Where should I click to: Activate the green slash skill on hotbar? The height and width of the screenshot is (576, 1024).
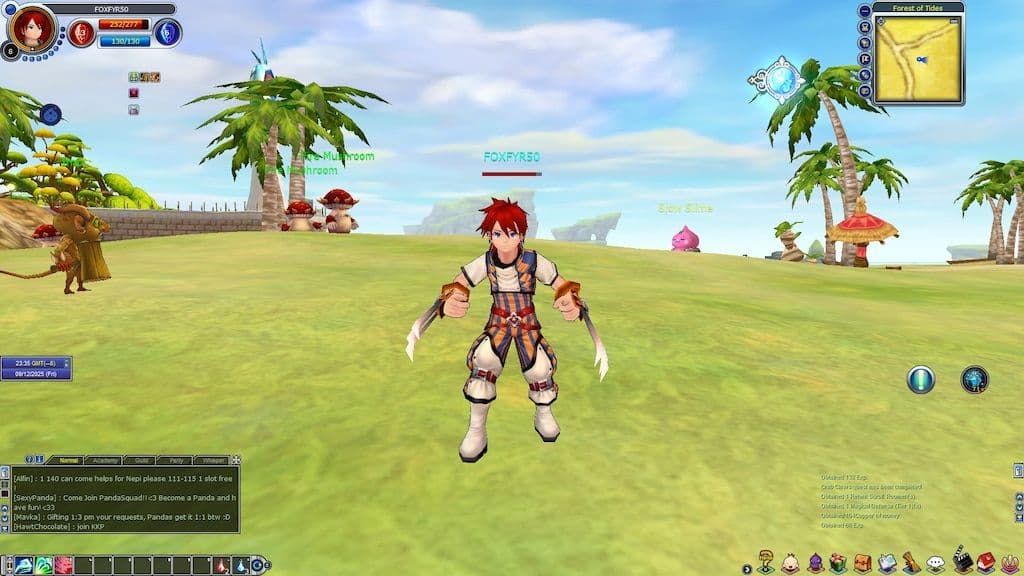tap(44, 566)
